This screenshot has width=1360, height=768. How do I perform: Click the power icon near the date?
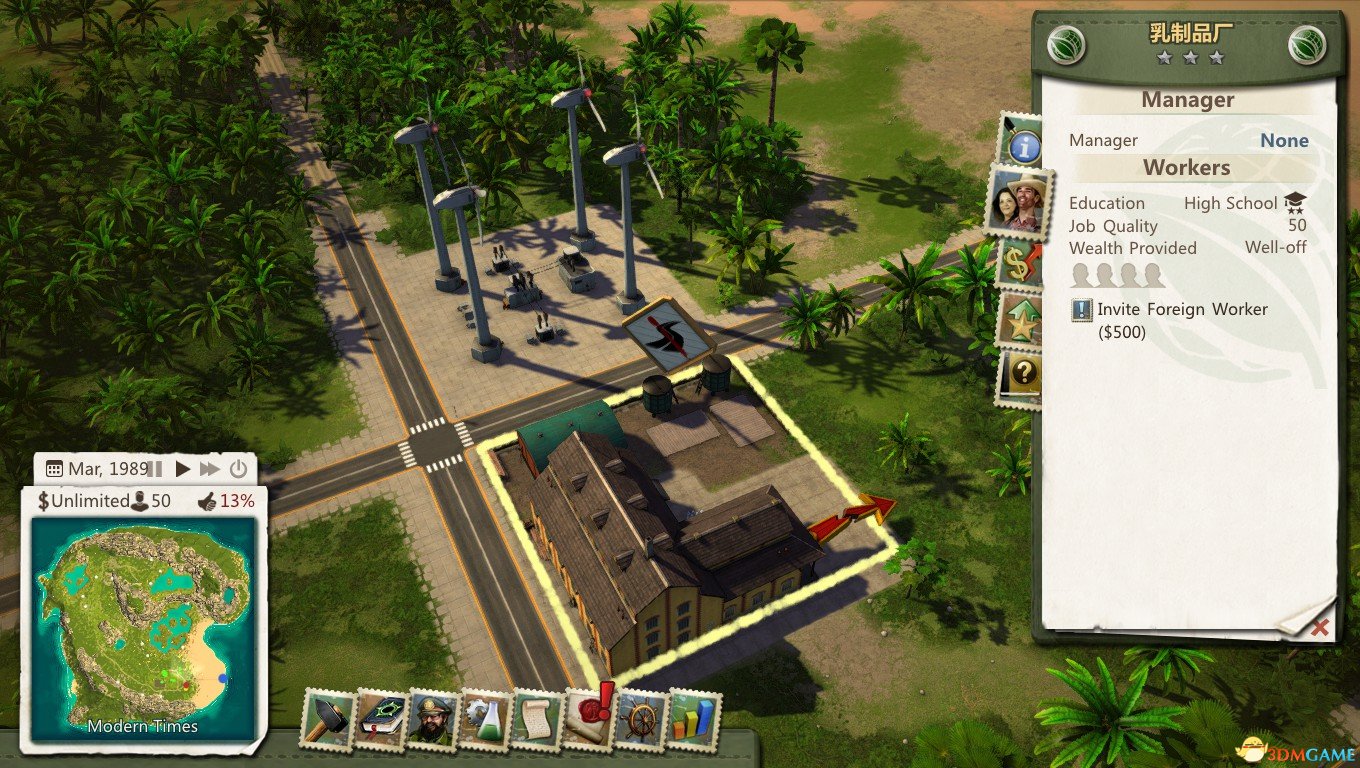click(238, 468)
